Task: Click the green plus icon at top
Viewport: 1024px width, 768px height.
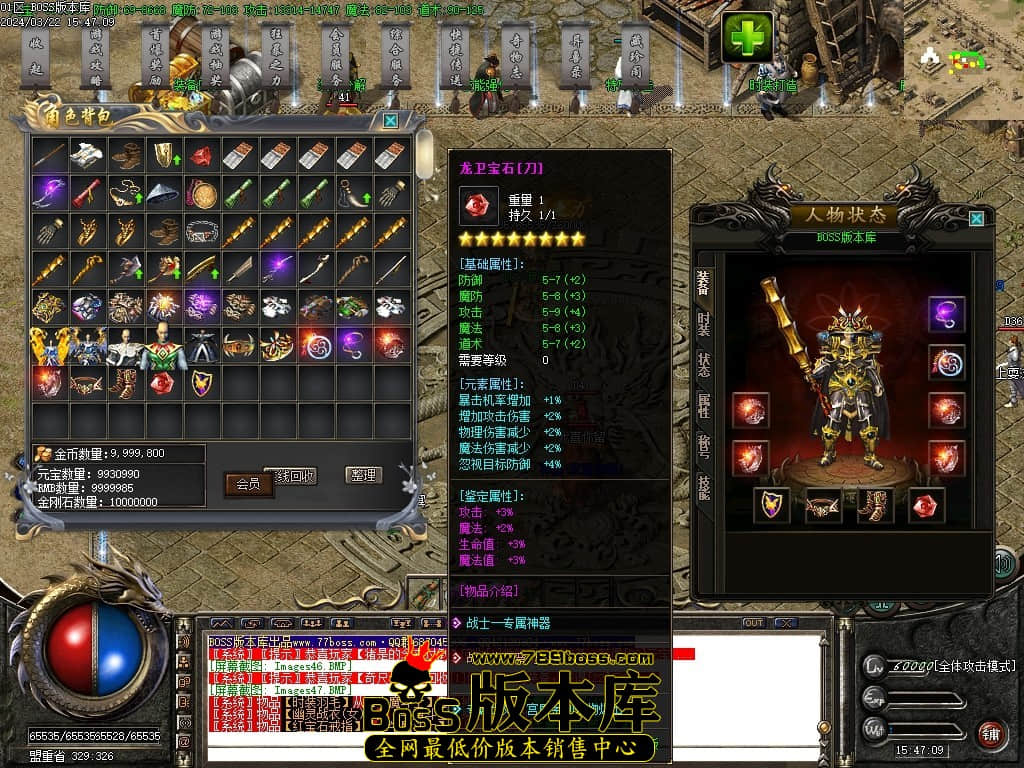Action: (747, 37)
